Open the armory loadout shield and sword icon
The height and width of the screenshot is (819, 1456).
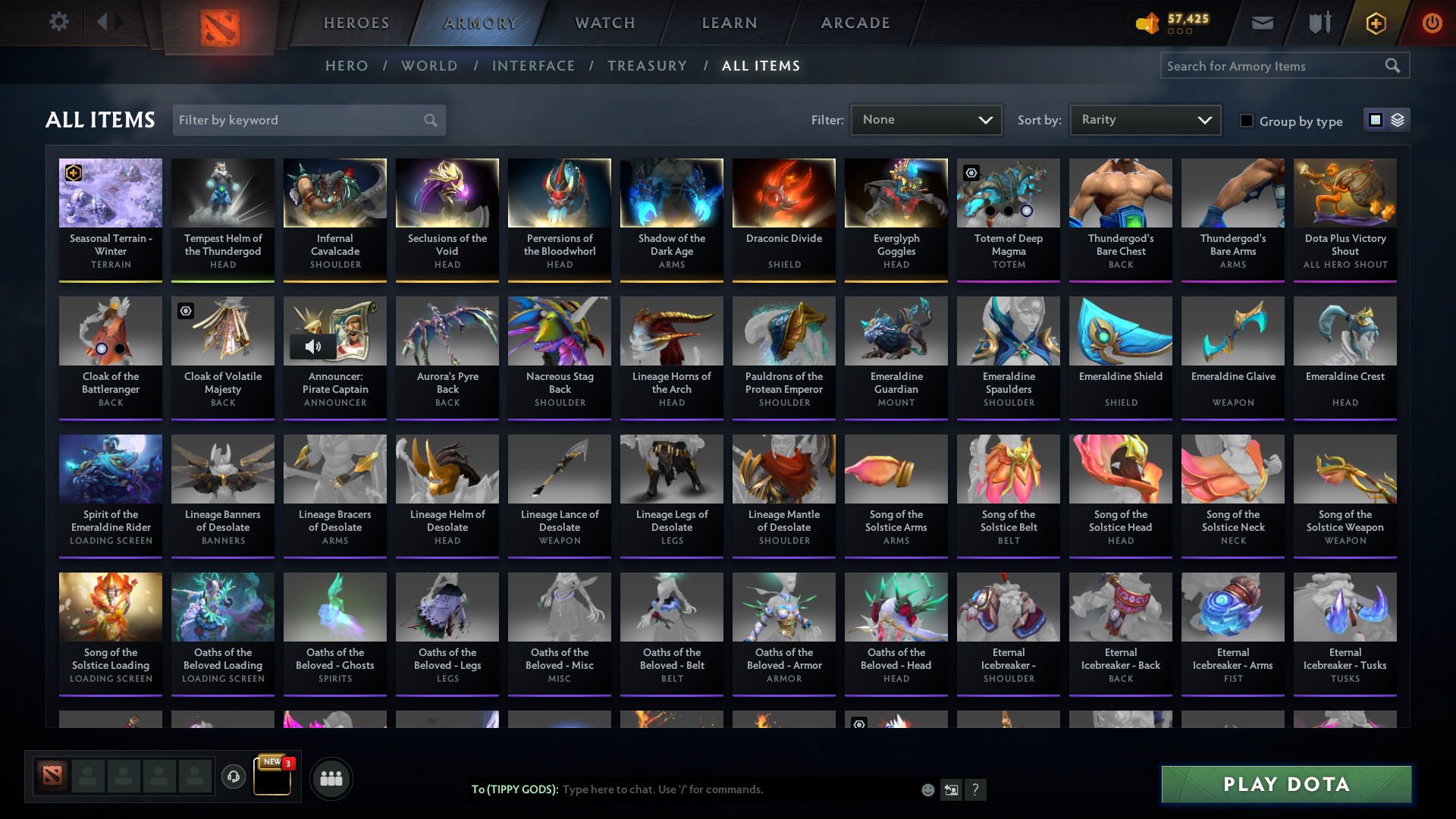pyautogui.click(x=1319, y=23)
